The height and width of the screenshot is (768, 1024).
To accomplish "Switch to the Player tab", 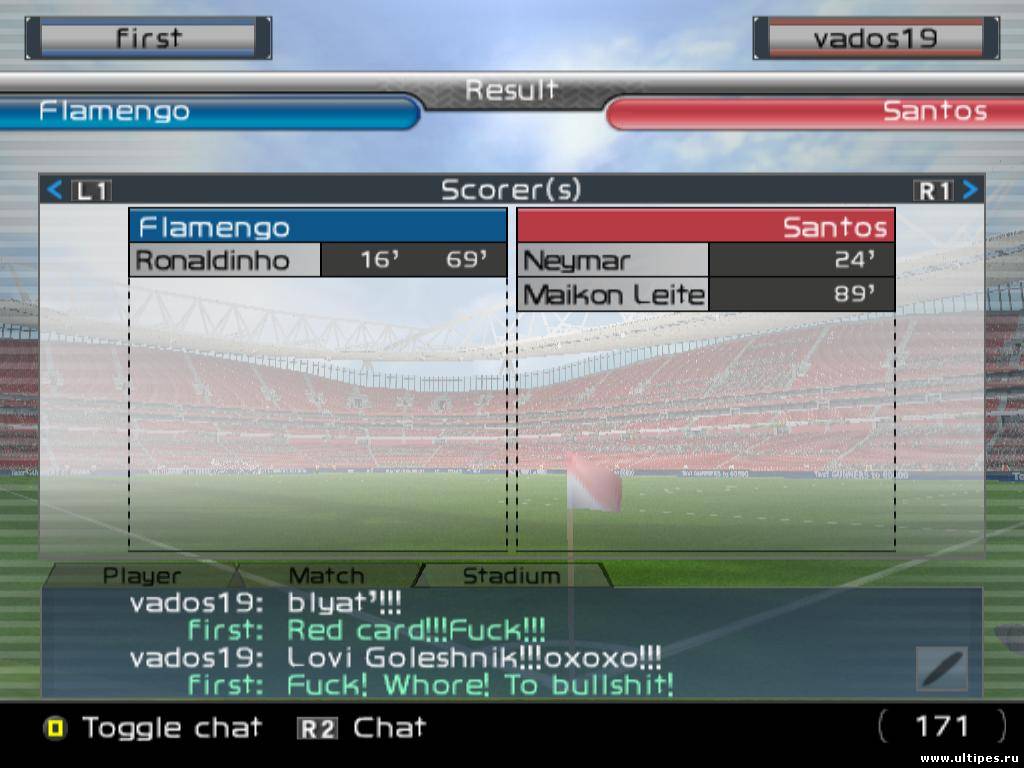I will [142, 576].
